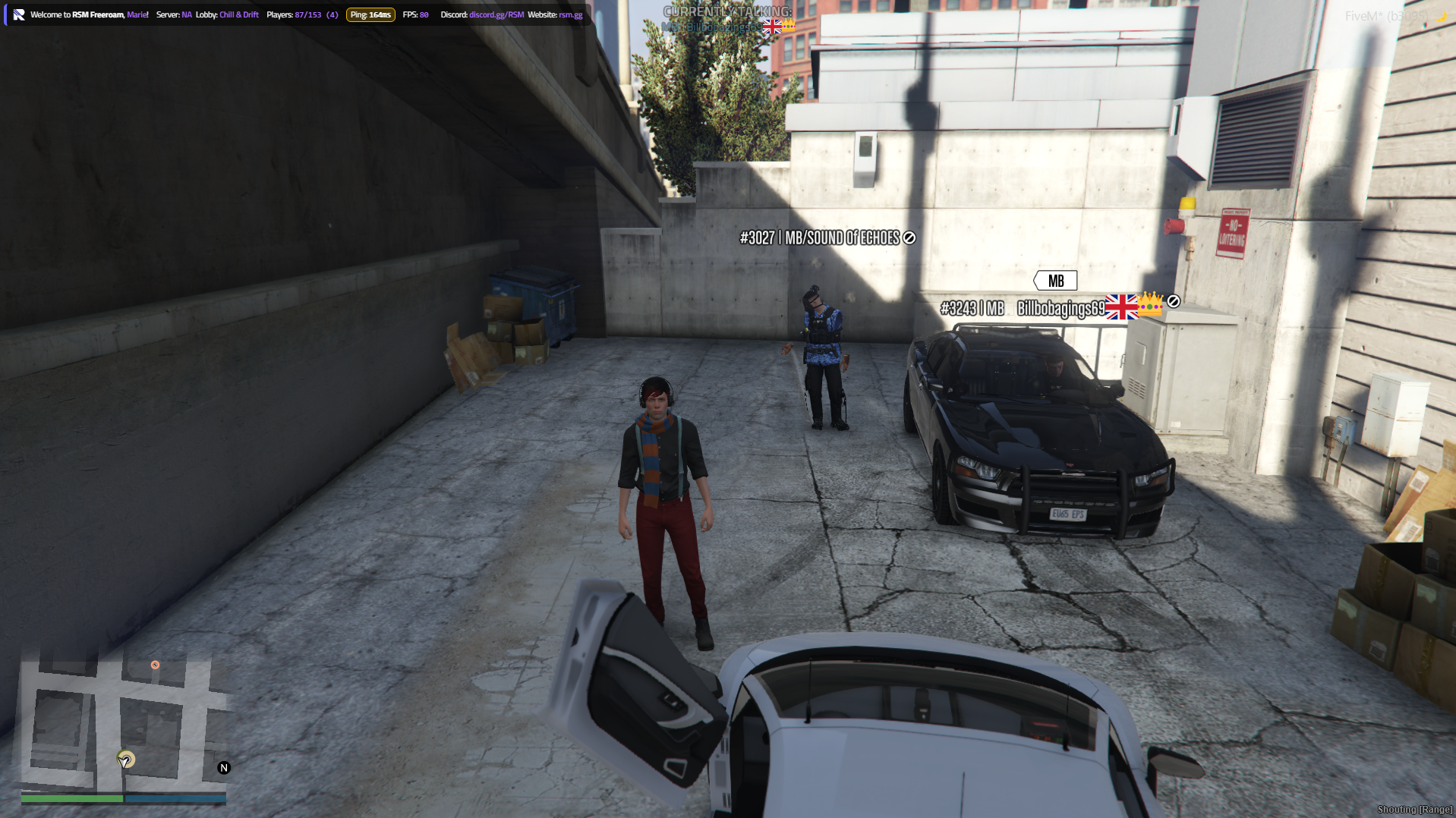
Task: Select the Billbobagings69 player name tag
Action: click(1060, 309)
